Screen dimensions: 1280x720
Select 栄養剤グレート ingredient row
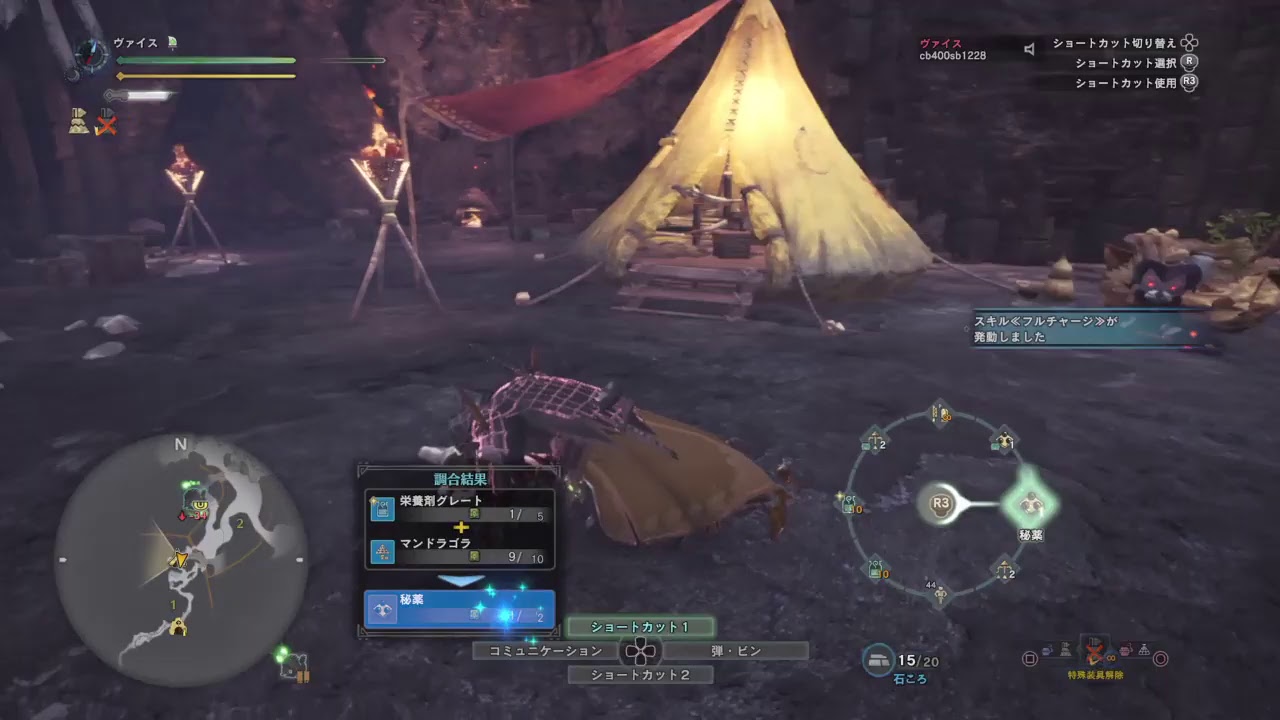460,507
